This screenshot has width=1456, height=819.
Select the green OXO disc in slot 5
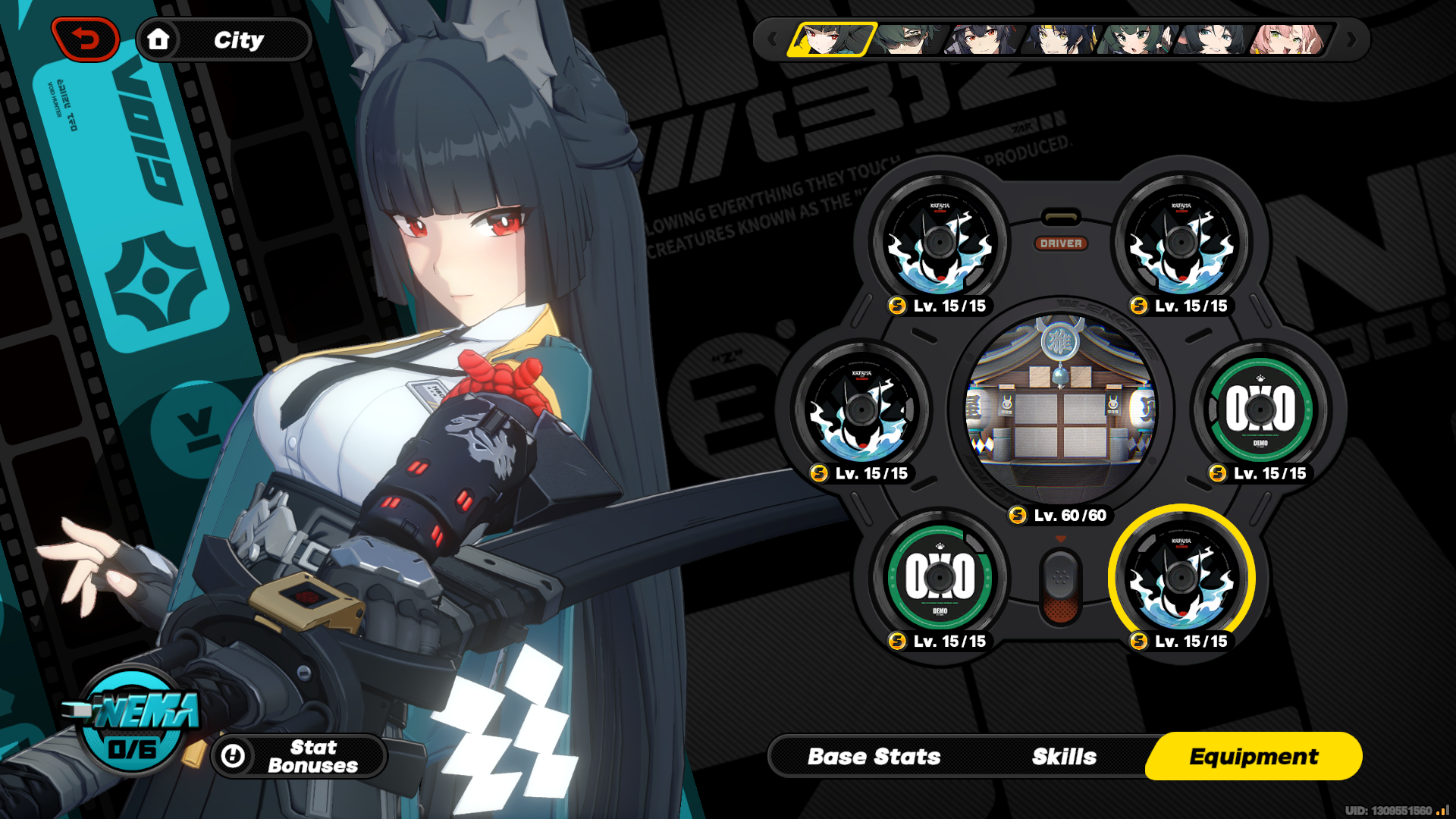[940, 578]
